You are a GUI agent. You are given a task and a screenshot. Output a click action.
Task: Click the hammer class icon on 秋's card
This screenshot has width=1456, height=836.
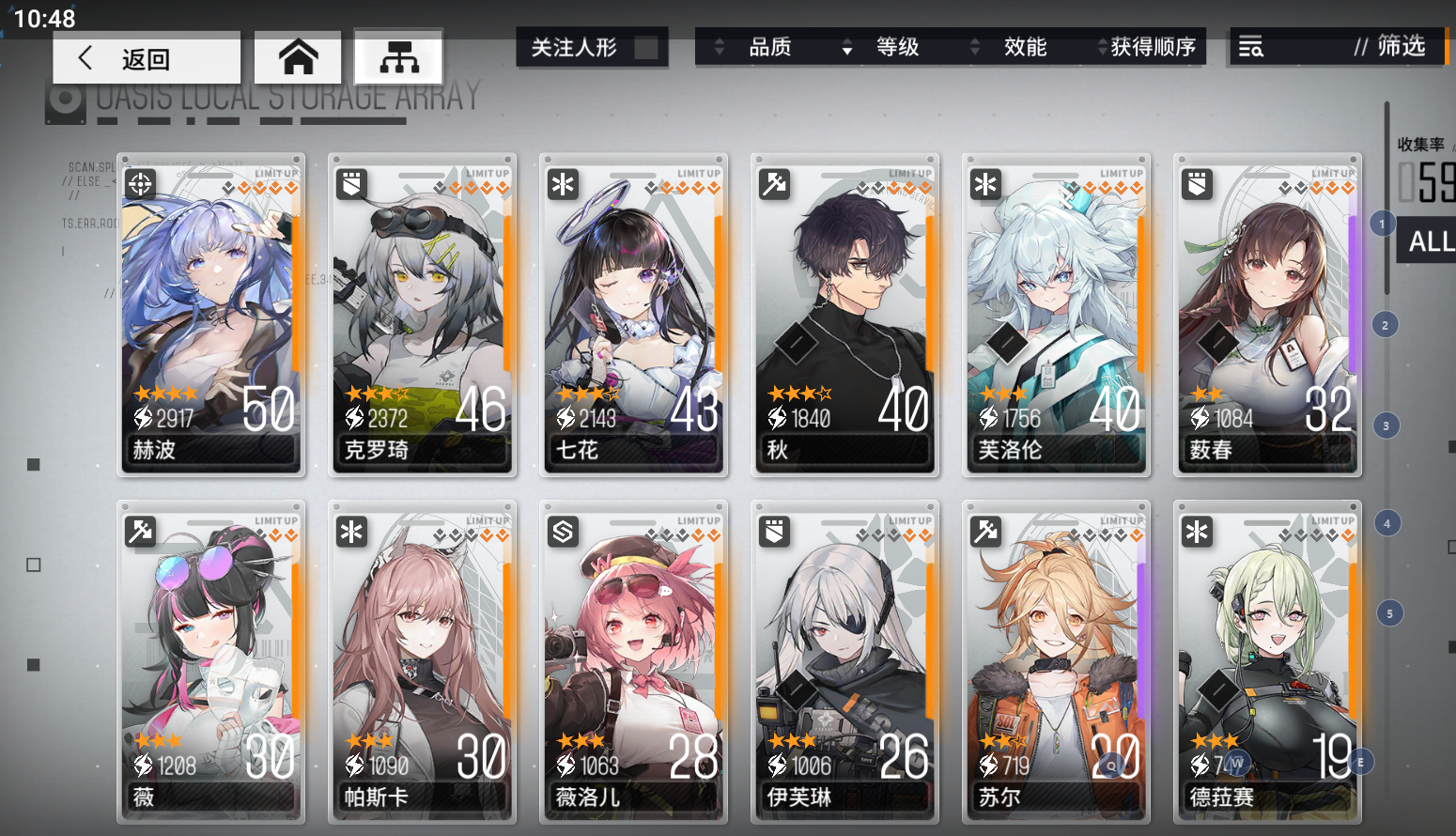(x=773, y=184)
